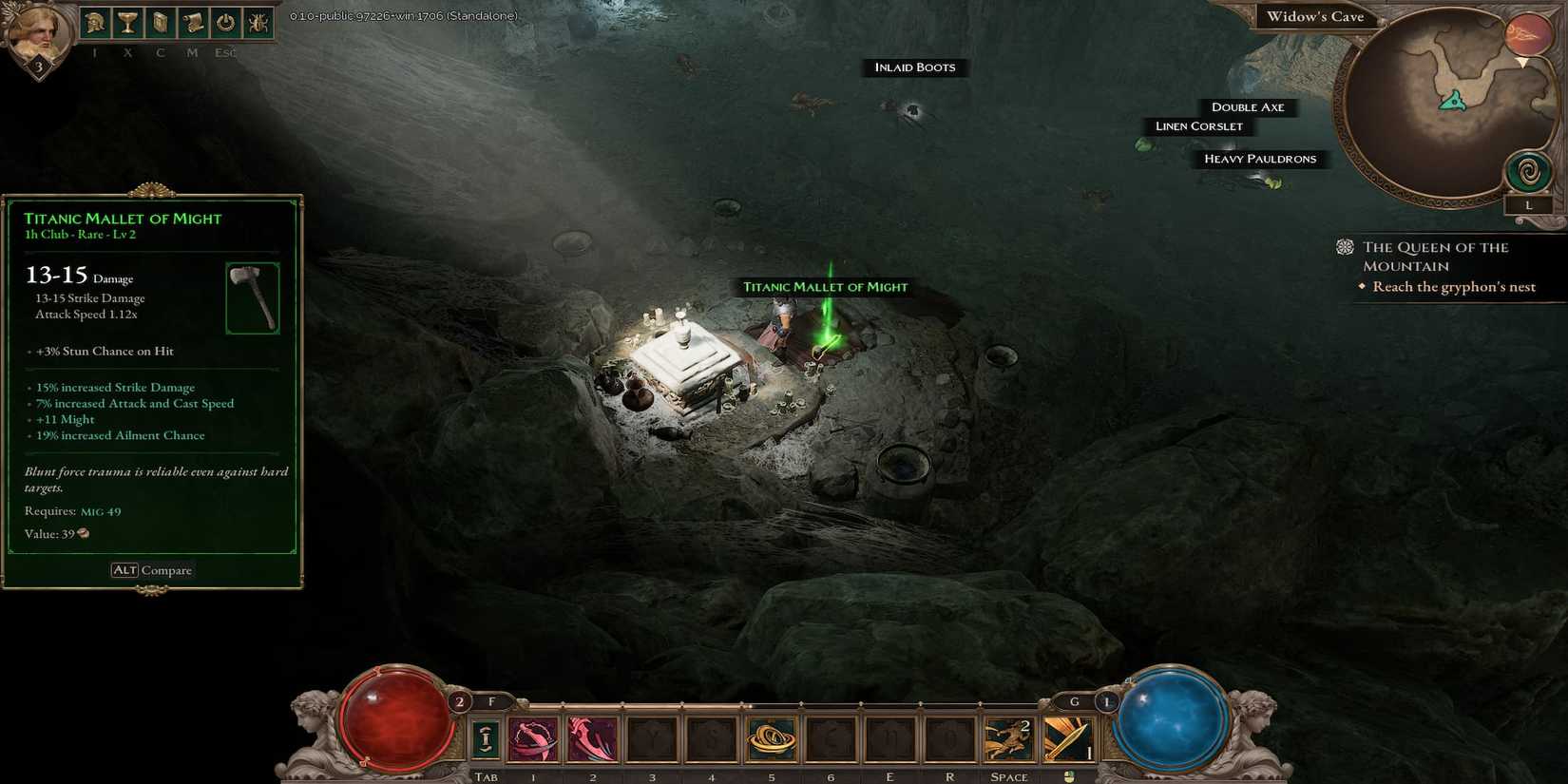Open the map using the scroll icon

(193, 21)
